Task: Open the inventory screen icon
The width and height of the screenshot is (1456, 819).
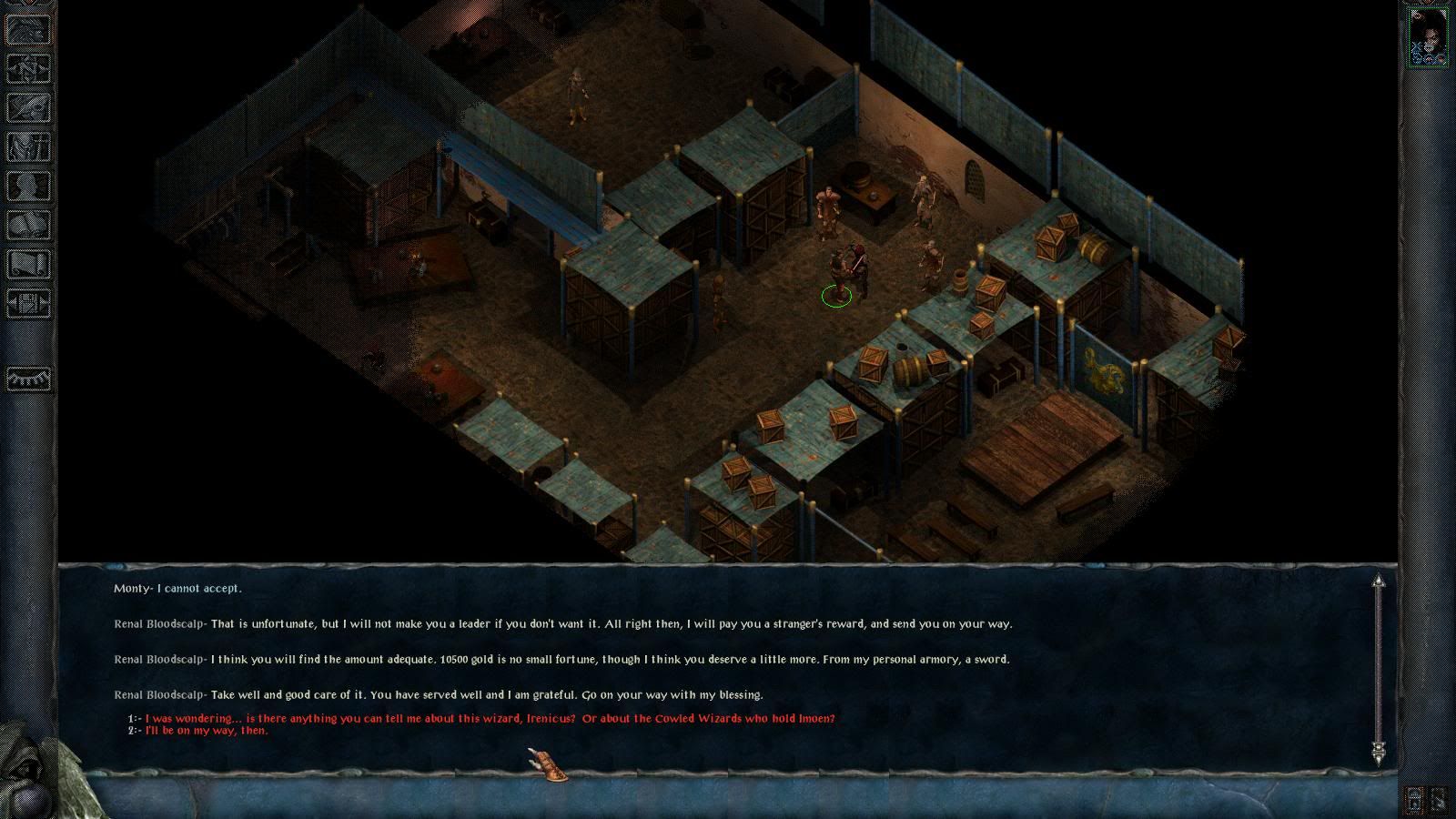Action: tap(28, 147)
